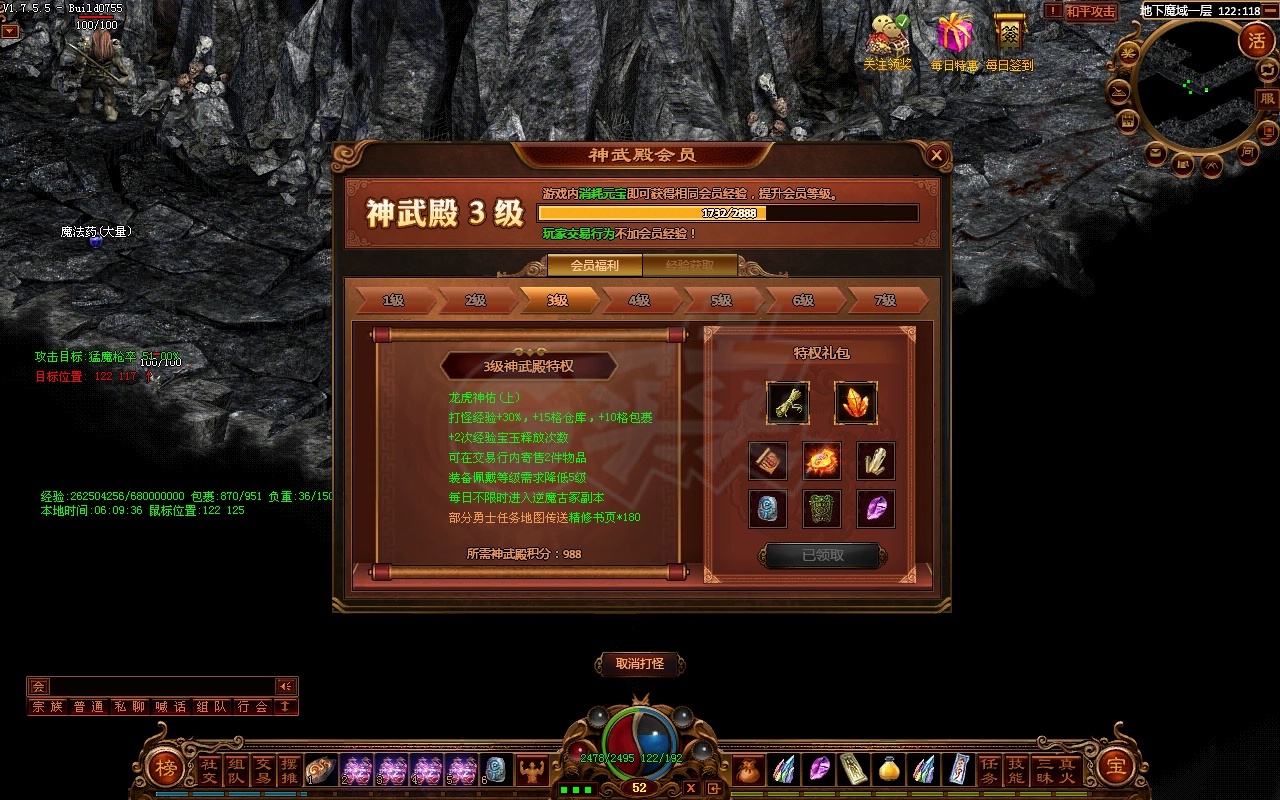Switch chat channel to 行会
This screenshot has width=1280, height=800.
click(253, 707)
